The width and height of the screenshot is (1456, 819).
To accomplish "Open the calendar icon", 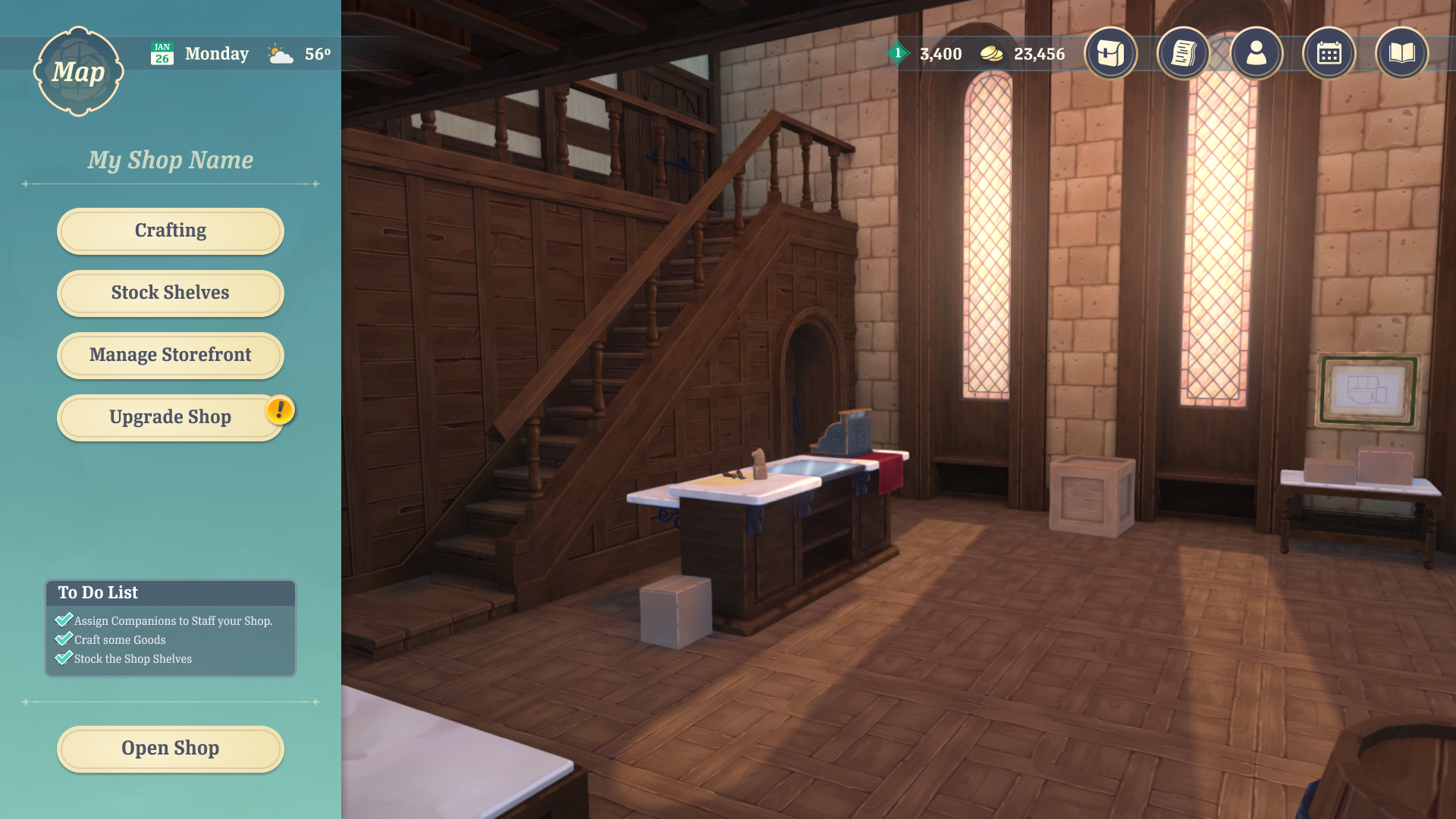I will tap(1329, 53).
